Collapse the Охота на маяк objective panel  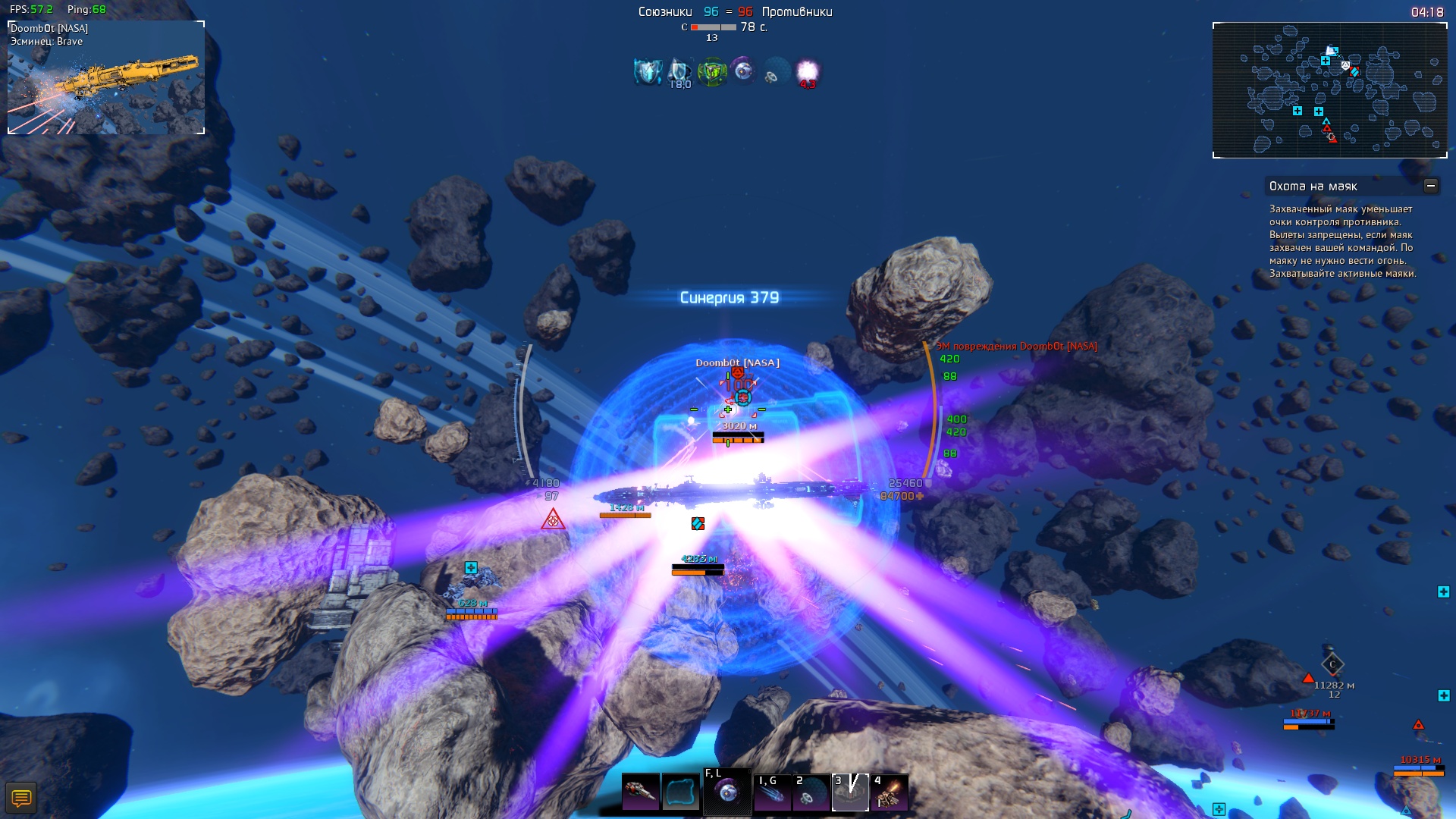(x=1430, y=186)
